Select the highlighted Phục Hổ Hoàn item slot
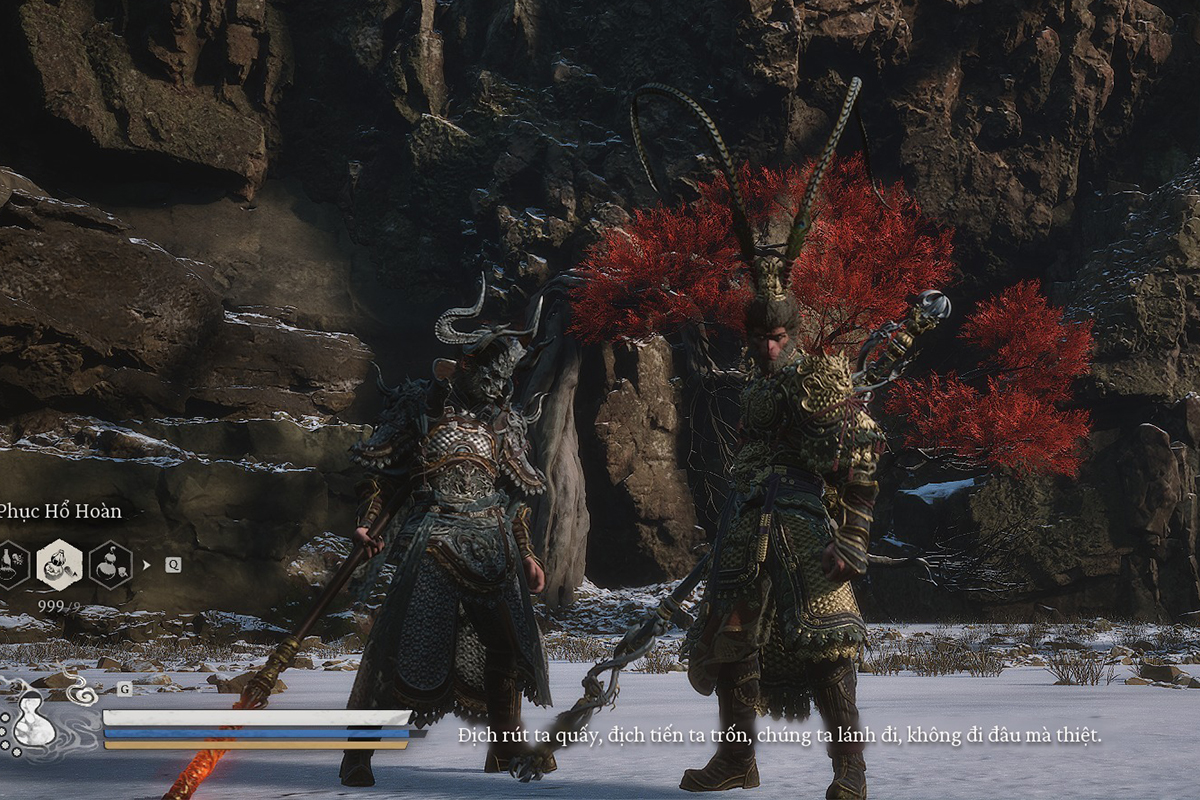Viewport: 1200px width, 800px height. pyautogui.click(x=59, y=565)
